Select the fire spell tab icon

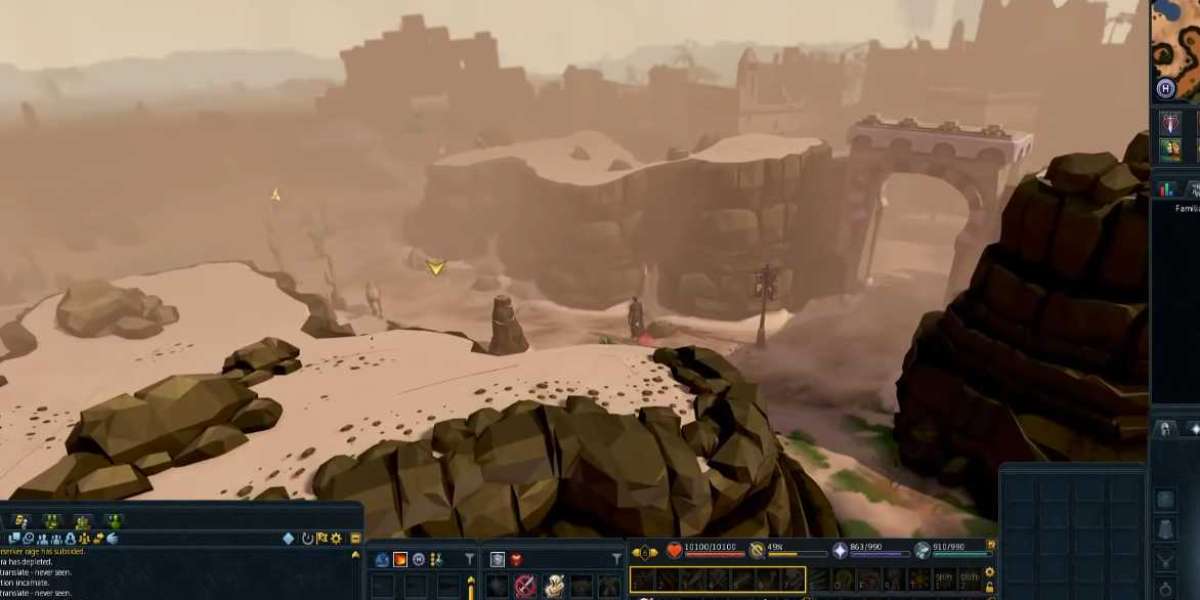point(400,560)
